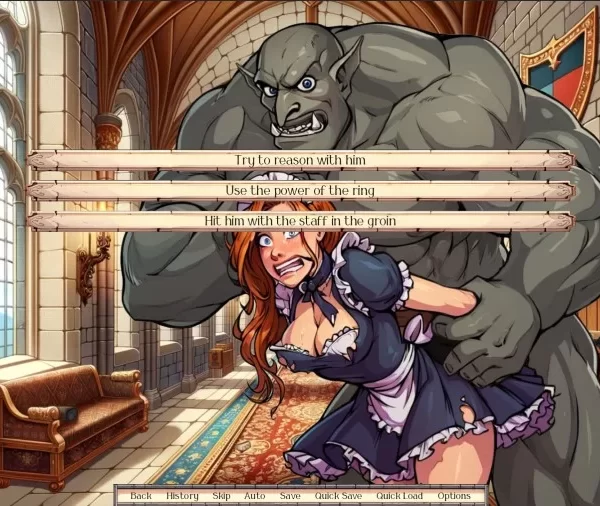The width and height of the screenshot is (600, 506).
Task: Select "Use the power of the ring"
Action: 300,190
